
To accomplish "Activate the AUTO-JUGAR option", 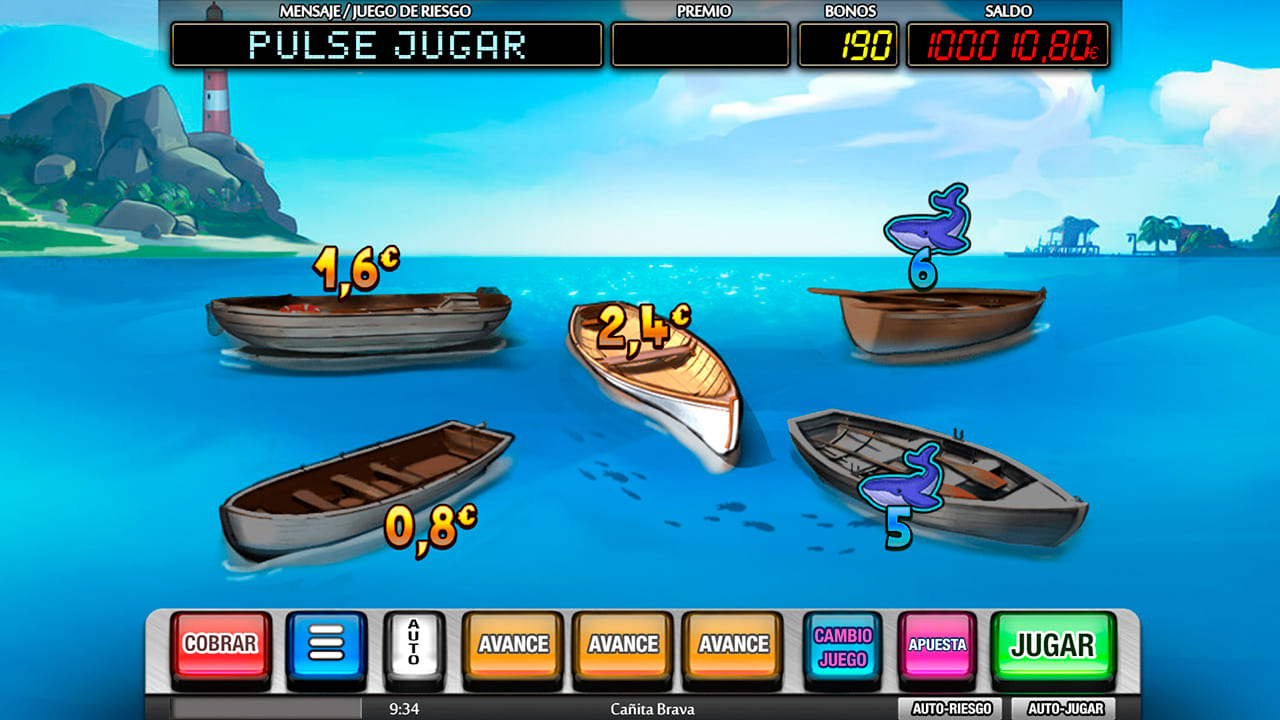I will (1065, 709).
